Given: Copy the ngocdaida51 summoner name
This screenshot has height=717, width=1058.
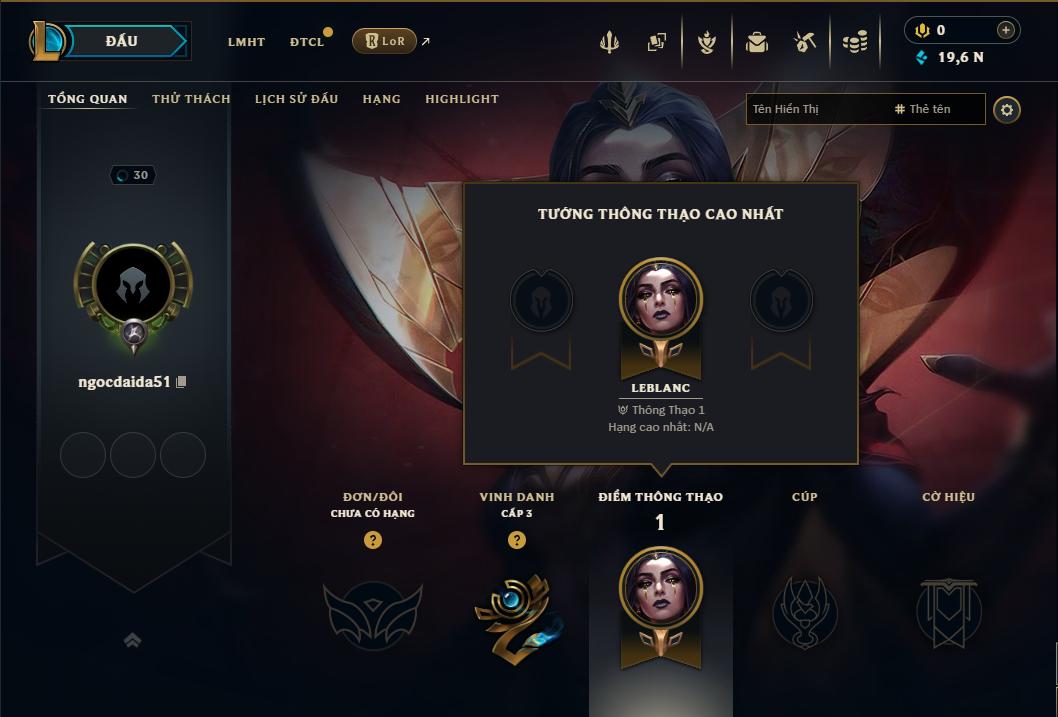Looking at the screenshot, I should coord(181,382).
